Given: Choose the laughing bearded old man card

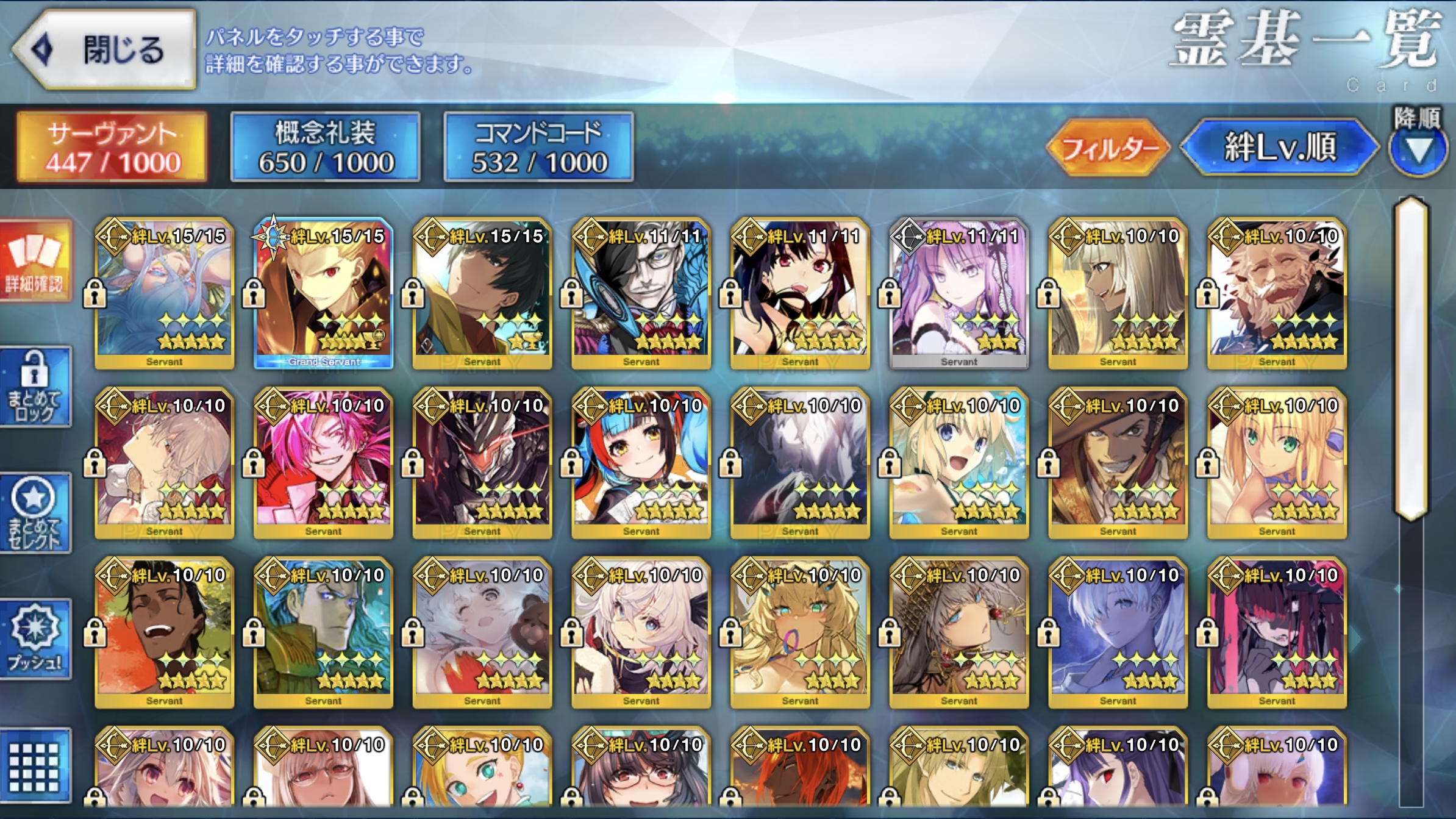Looking at the screenshot, I should pos(1277,294).
